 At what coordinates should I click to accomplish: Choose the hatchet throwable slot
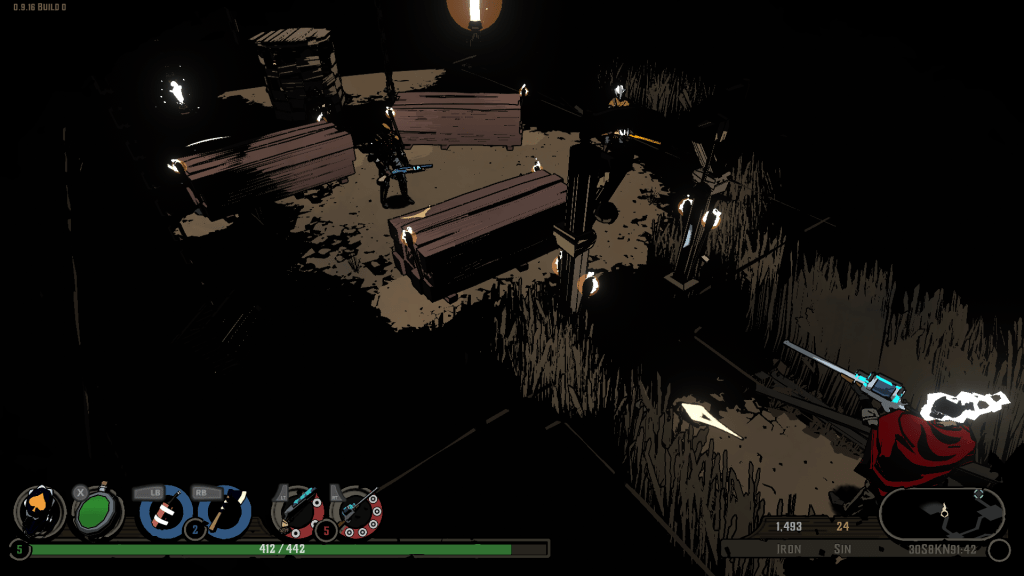[225, 511]
